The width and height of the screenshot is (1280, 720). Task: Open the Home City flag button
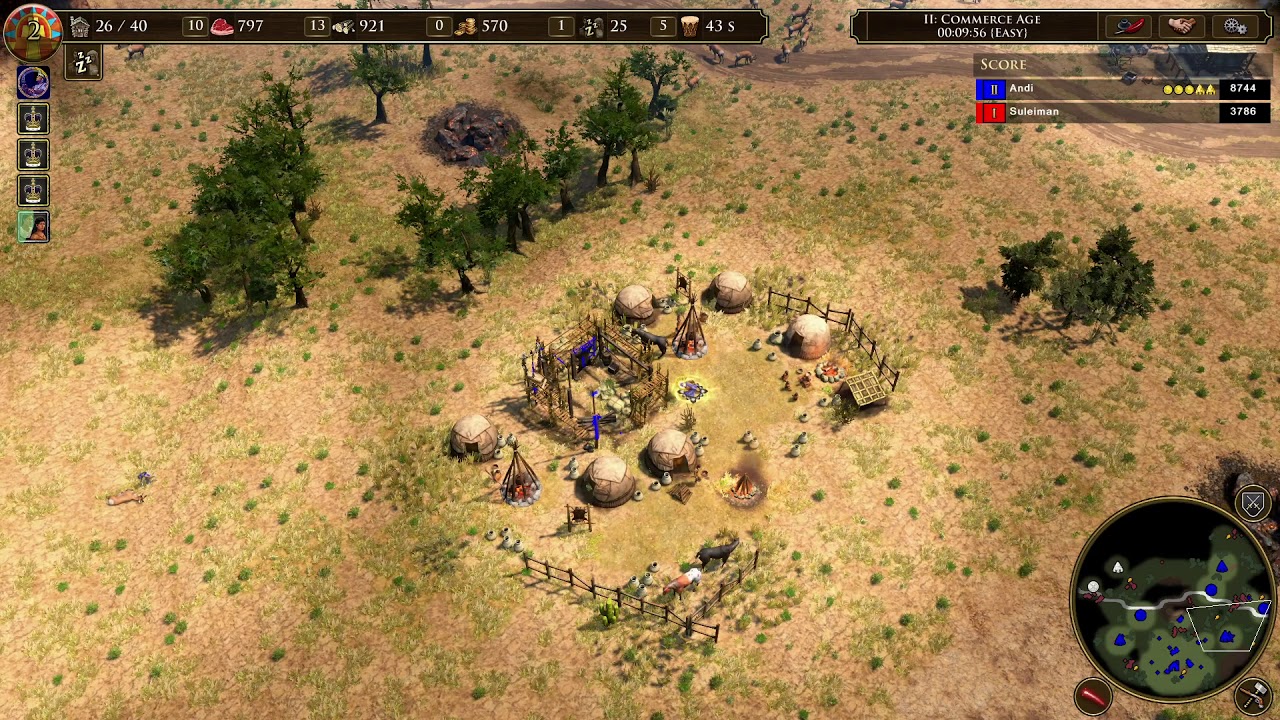(x=33, y=29)
